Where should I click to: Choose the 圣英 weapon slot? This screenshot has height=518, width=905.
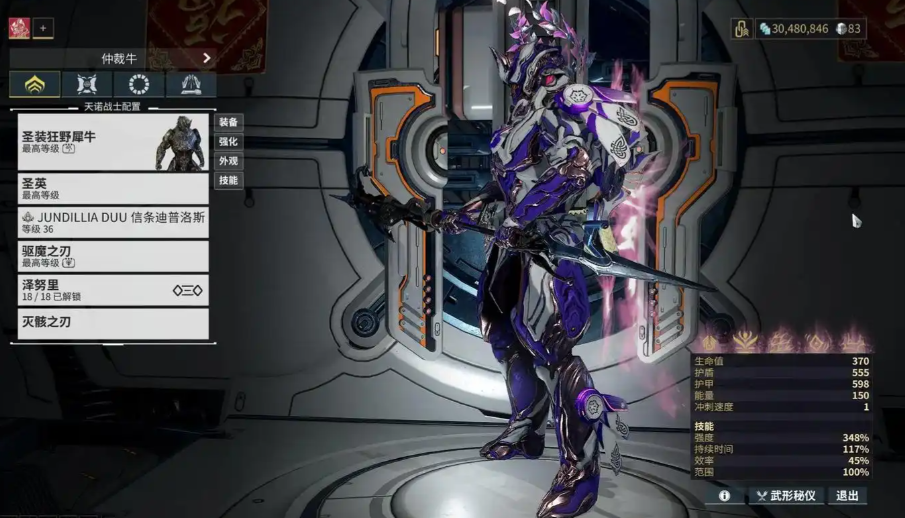[113, 189]
